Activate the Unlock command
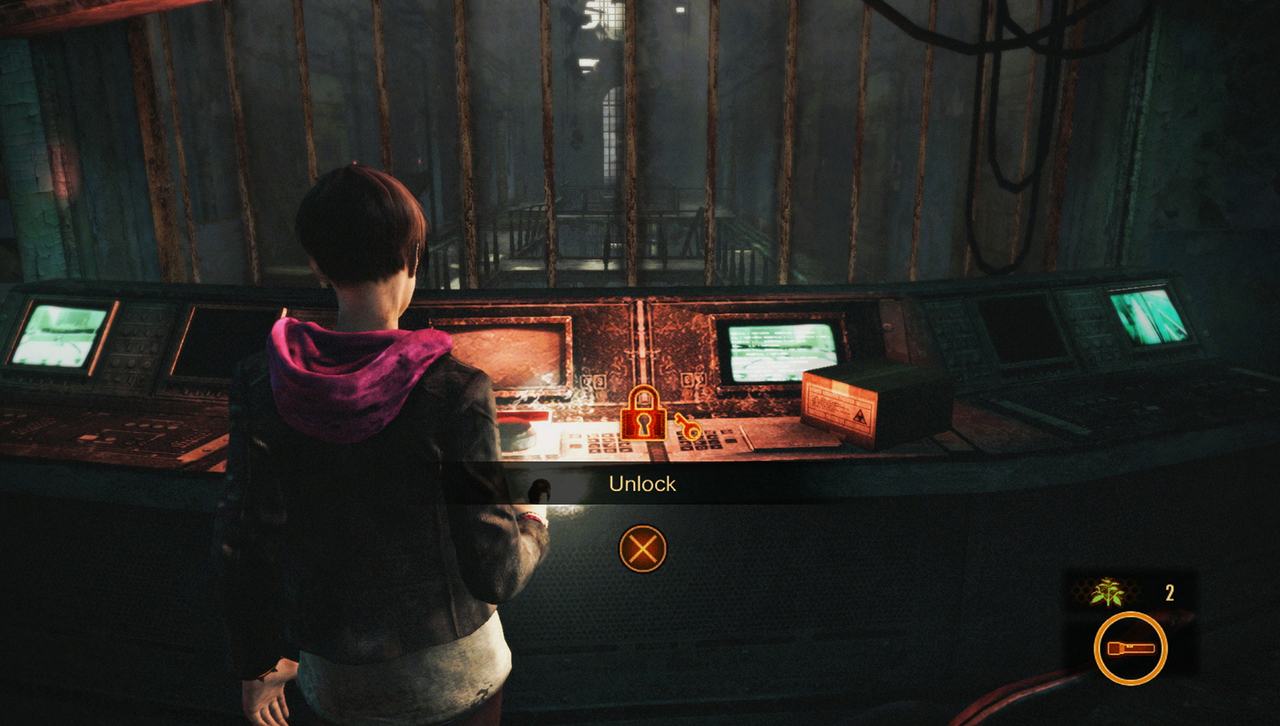 tap(643, 548)
